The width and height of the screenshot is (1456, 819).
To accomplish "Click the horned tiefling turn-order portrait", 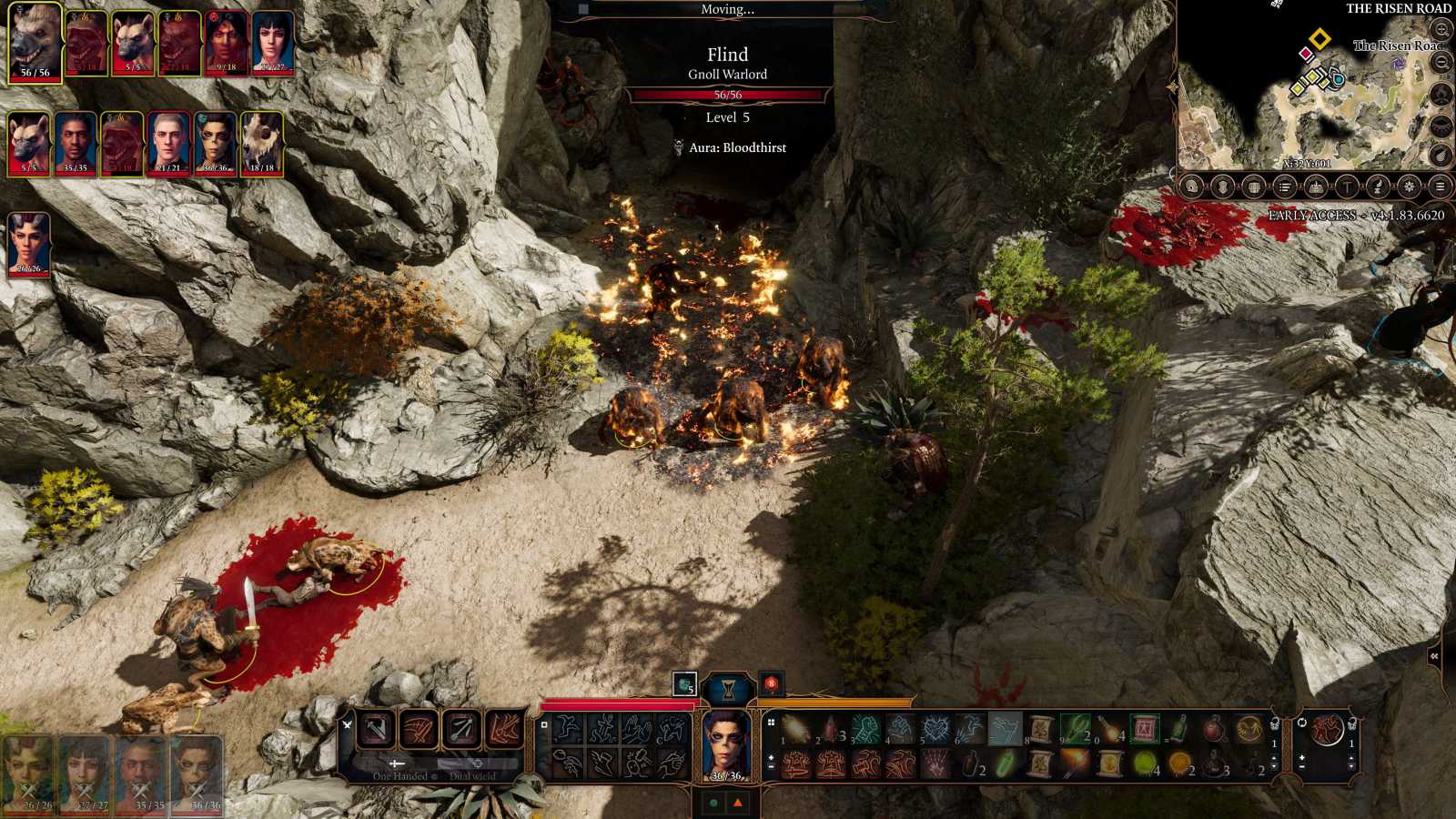I will [28, 243].
